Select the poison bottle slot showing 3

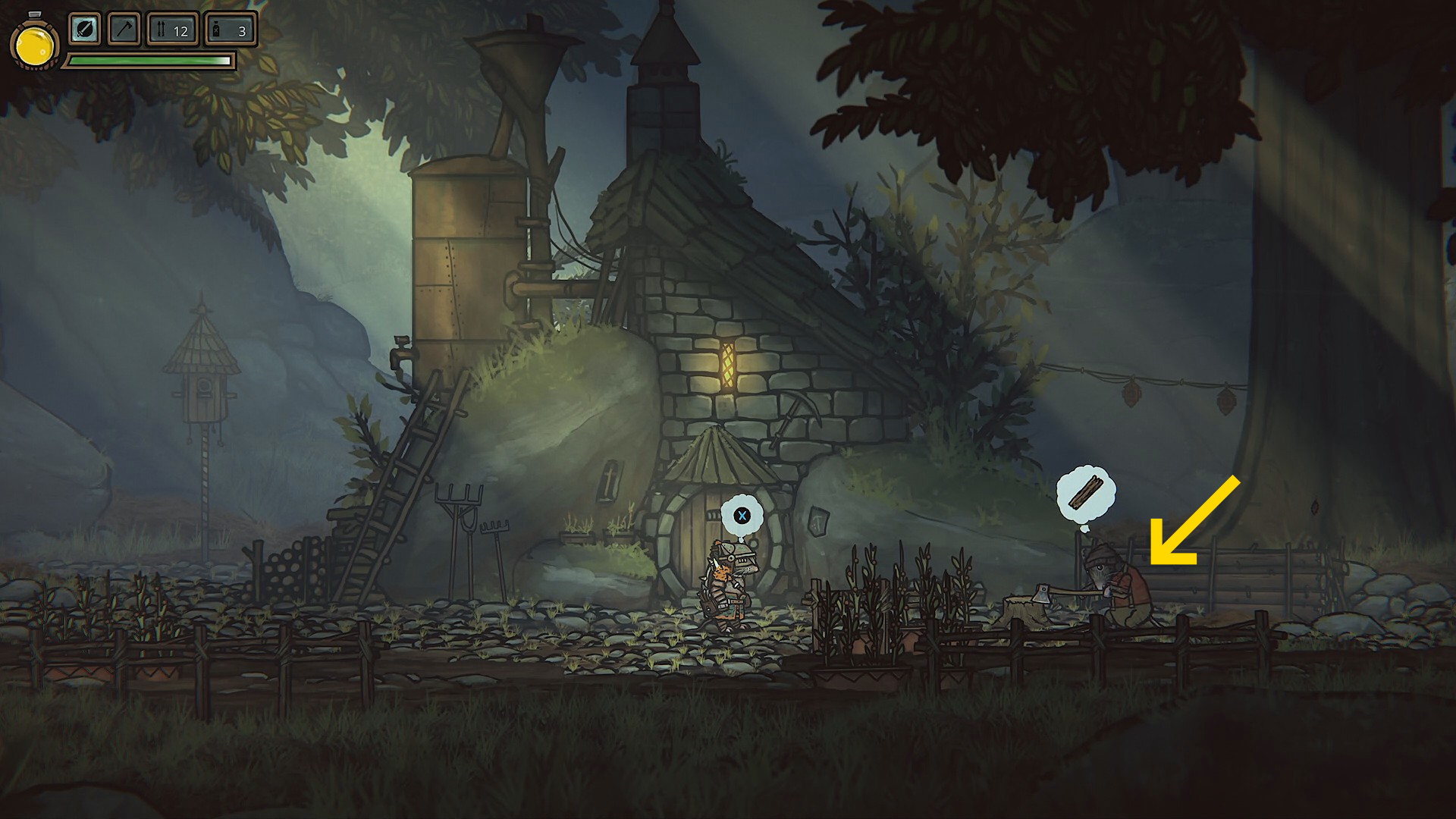tap(230, 30)
